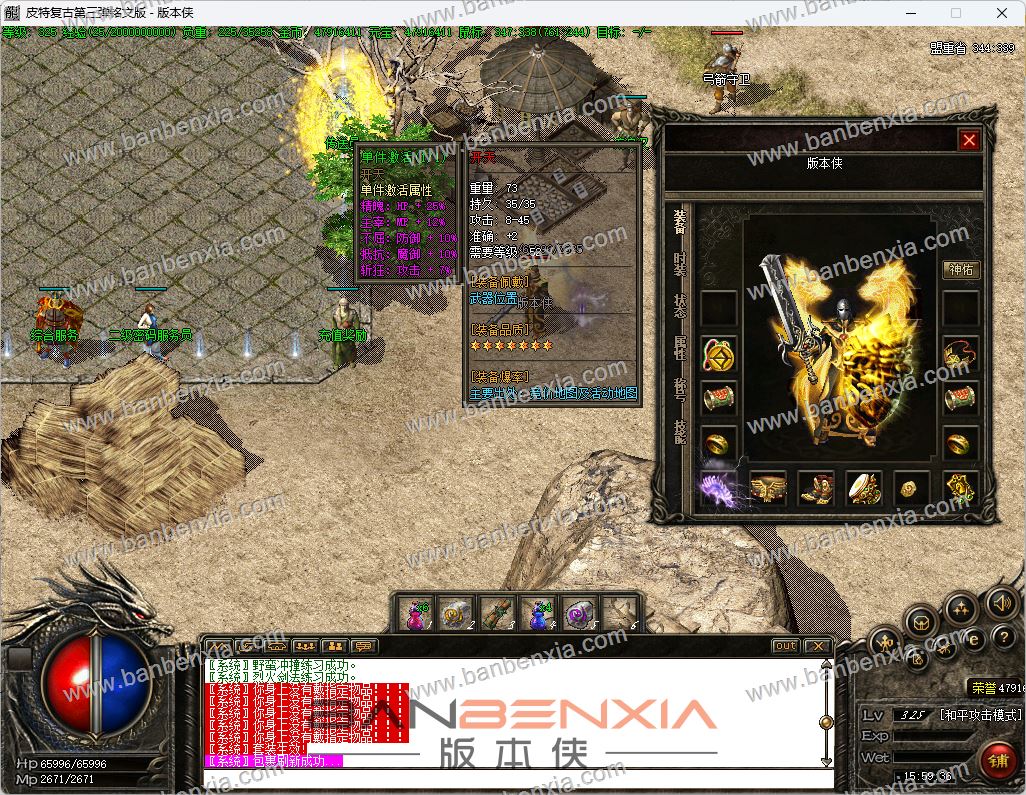Inspect the equipped golden boots slot
This screenshot has height=795, width=1026.
pos(816,487)
